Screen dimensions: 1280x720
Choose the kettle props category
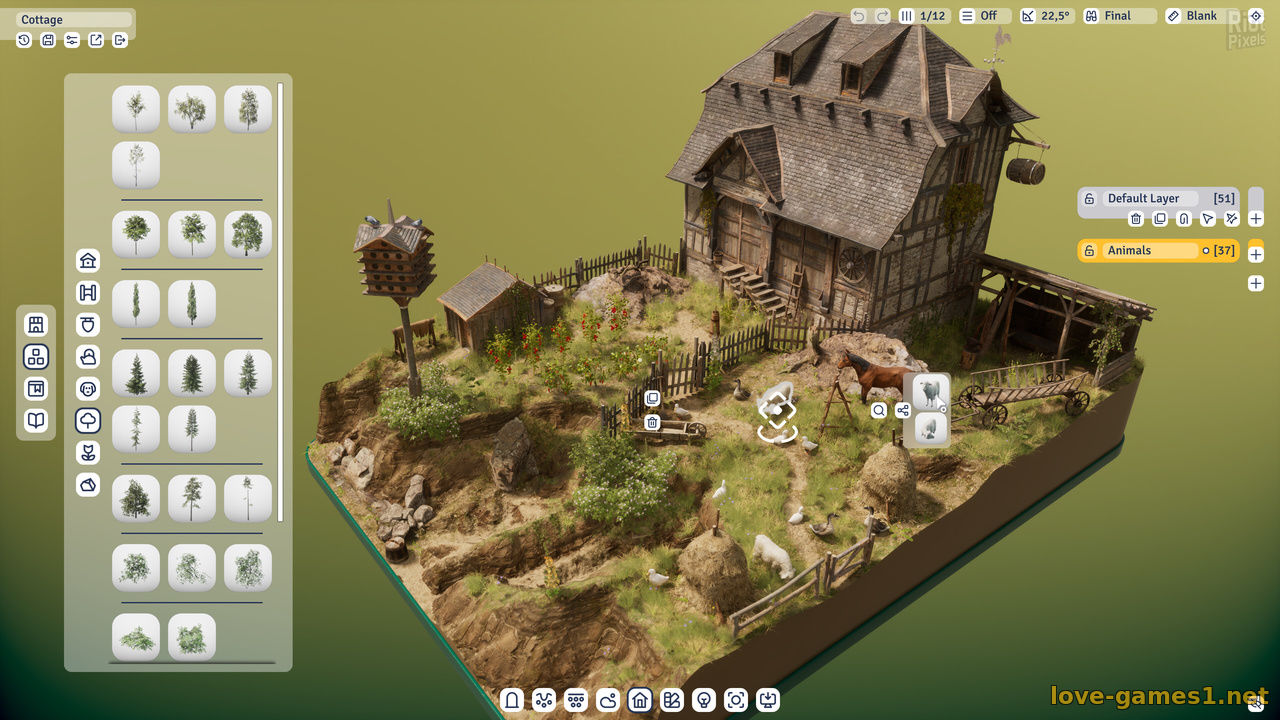click(x=88, y=357)
